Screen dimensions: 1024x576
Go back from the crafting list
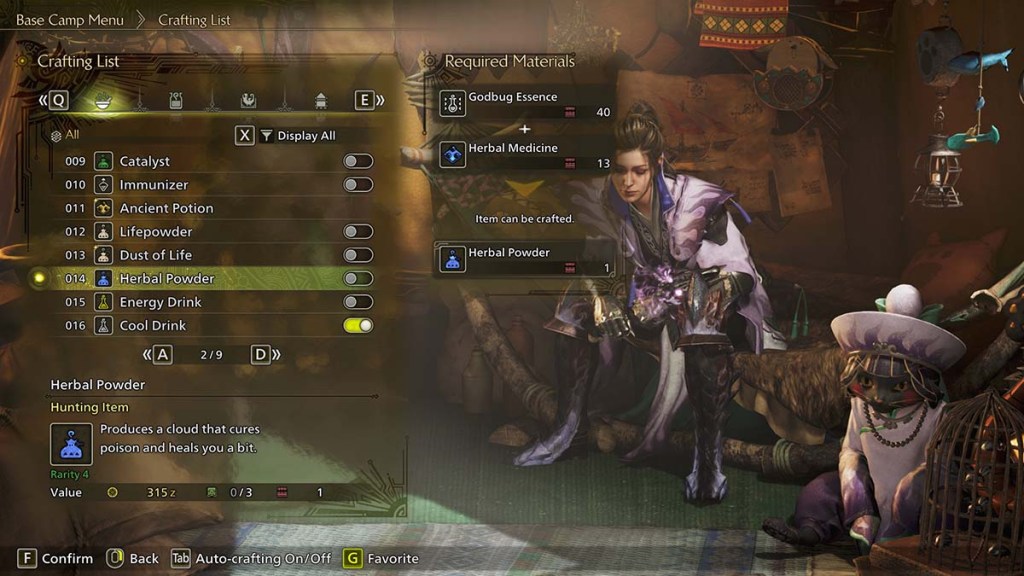pos(132,558)
